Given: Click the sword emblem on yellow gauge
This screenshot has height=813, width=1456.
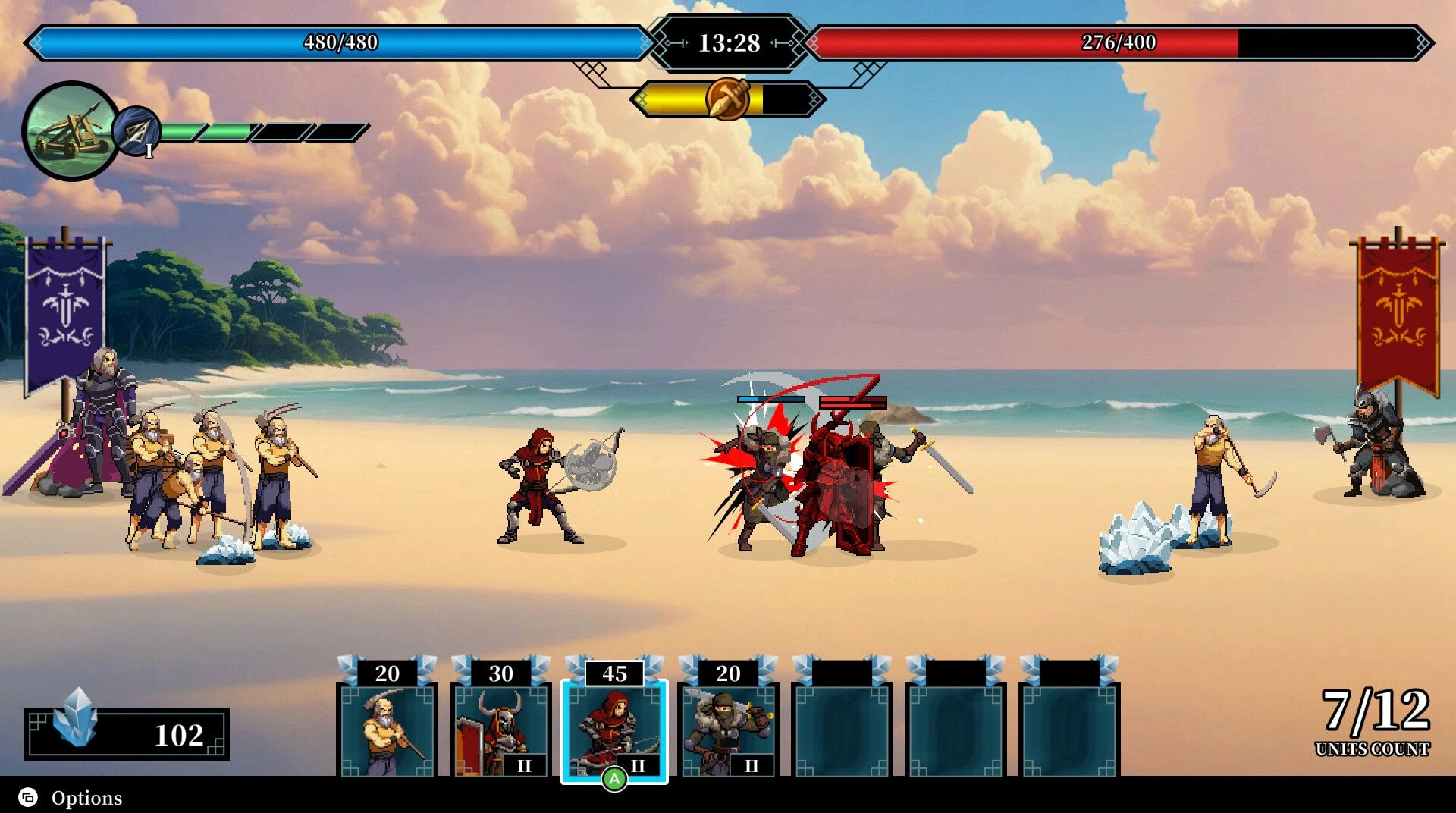Looking at the screenshot, I should [x=727, y=99].
